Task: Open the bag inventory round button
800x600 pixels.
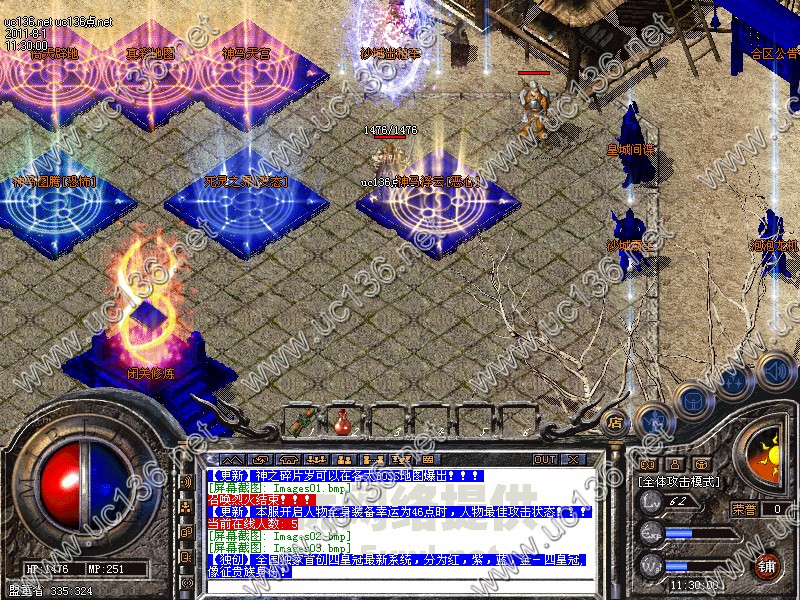Action: 692,400
